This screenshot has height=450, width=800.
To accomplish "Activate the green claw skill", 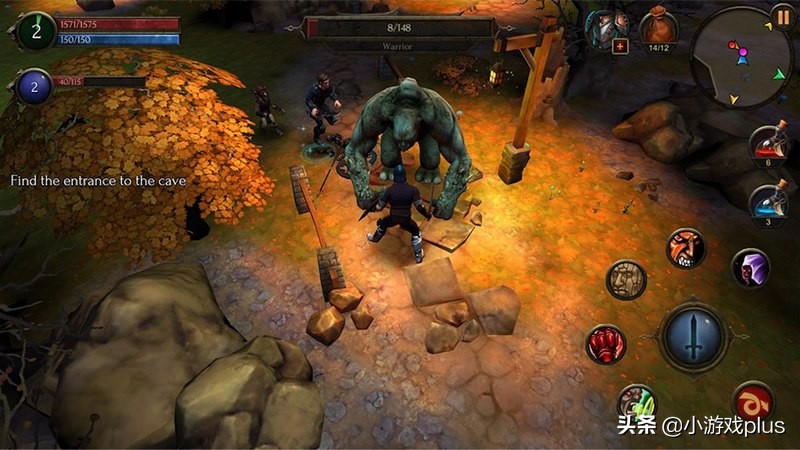I will click(x=636, y=402).
